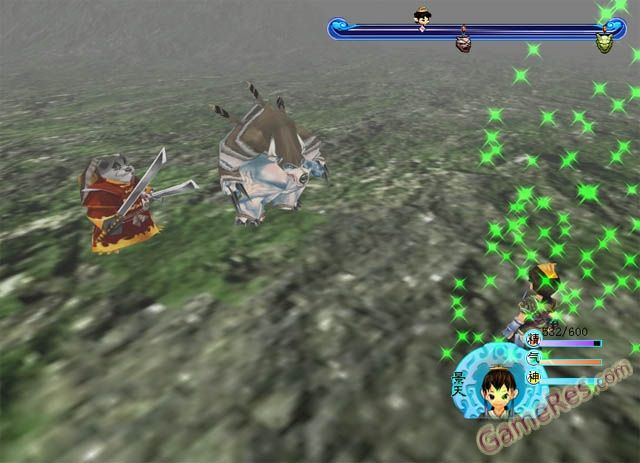Image resolution: width=640 pixels, height=463 pixels.
Task: Click the hero head marker on turn bar
Action: 422,16
